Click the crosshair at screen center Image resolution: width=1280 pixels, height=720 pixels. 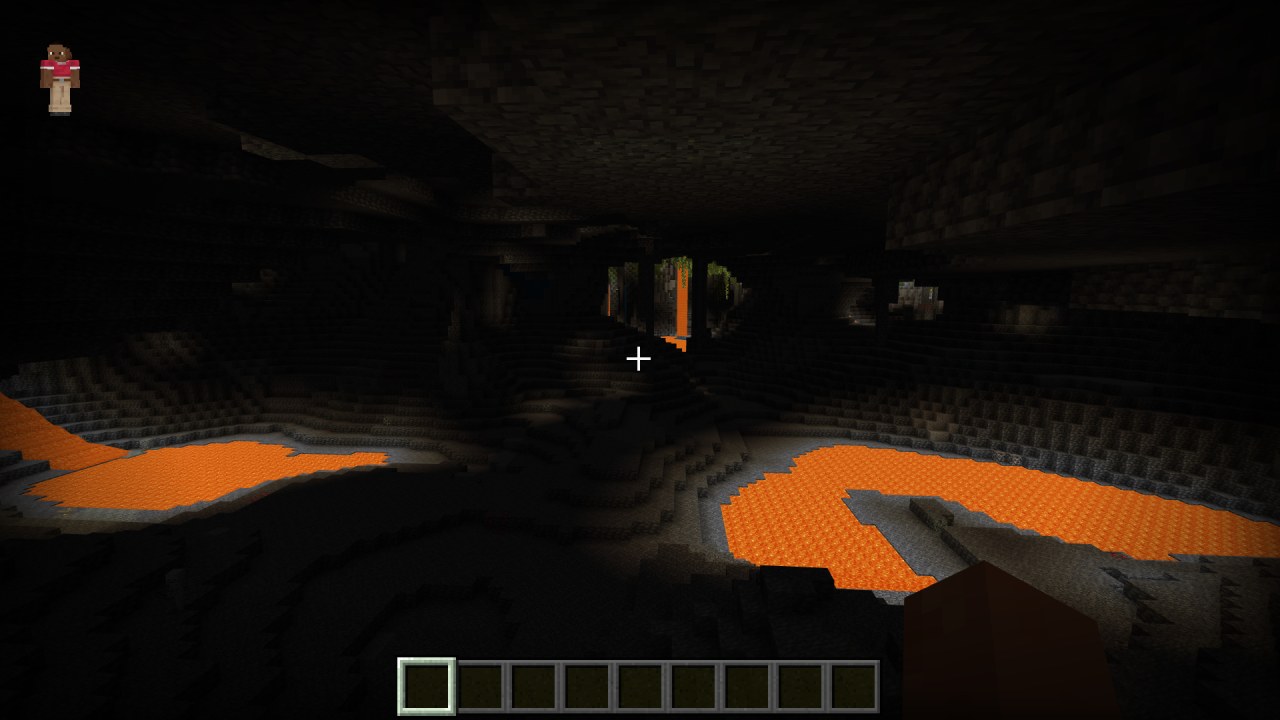pyautogui.click(x=639, y=358)
